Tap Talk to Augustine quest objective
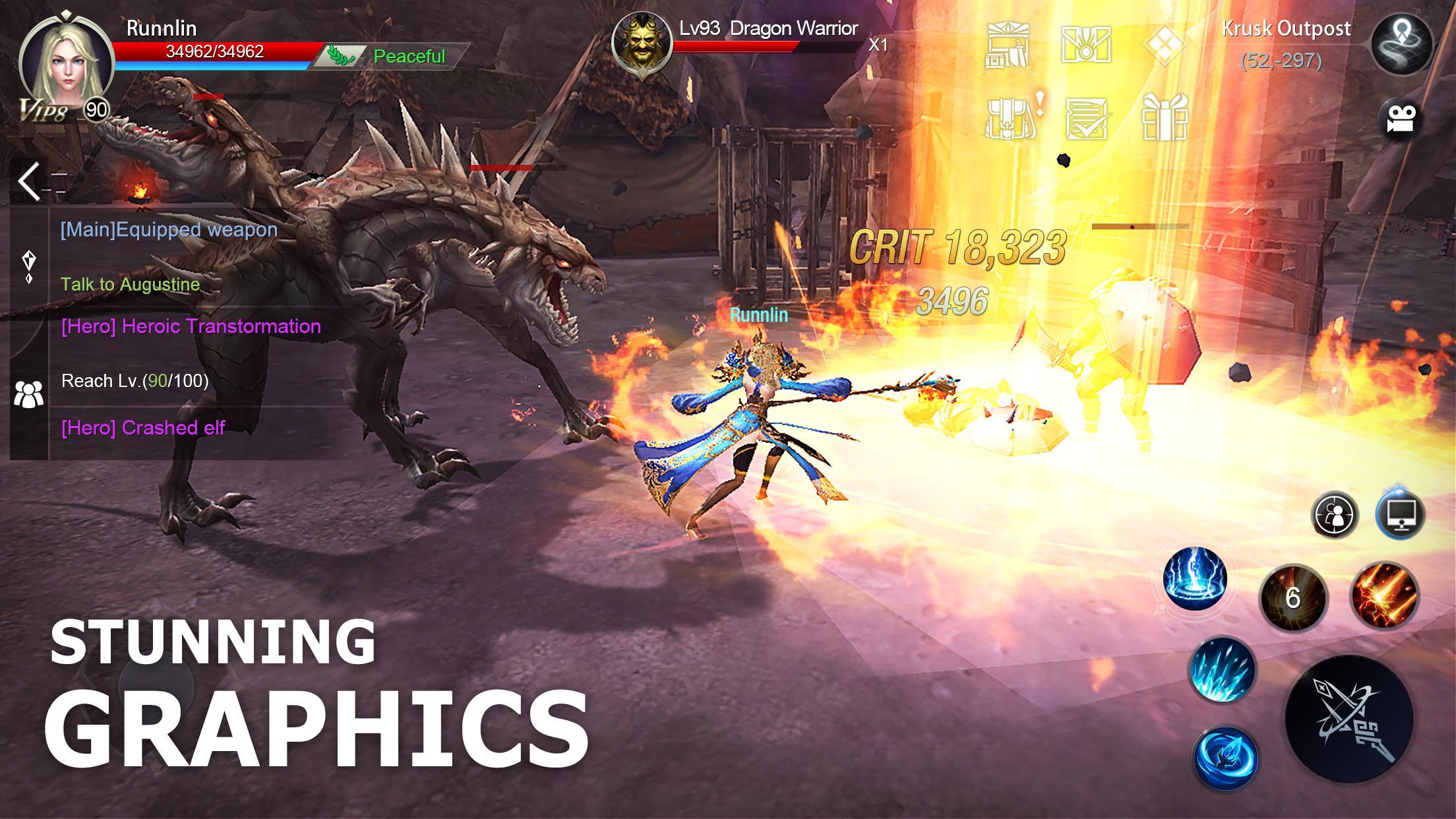This screenshot has width=1456, height=819. point(130,284)
